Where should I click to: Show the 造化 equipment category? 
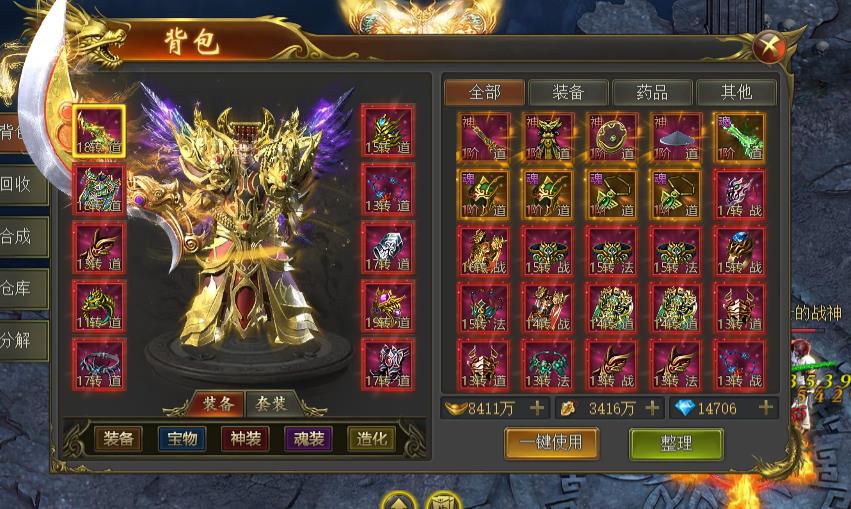tap(371, 439)
